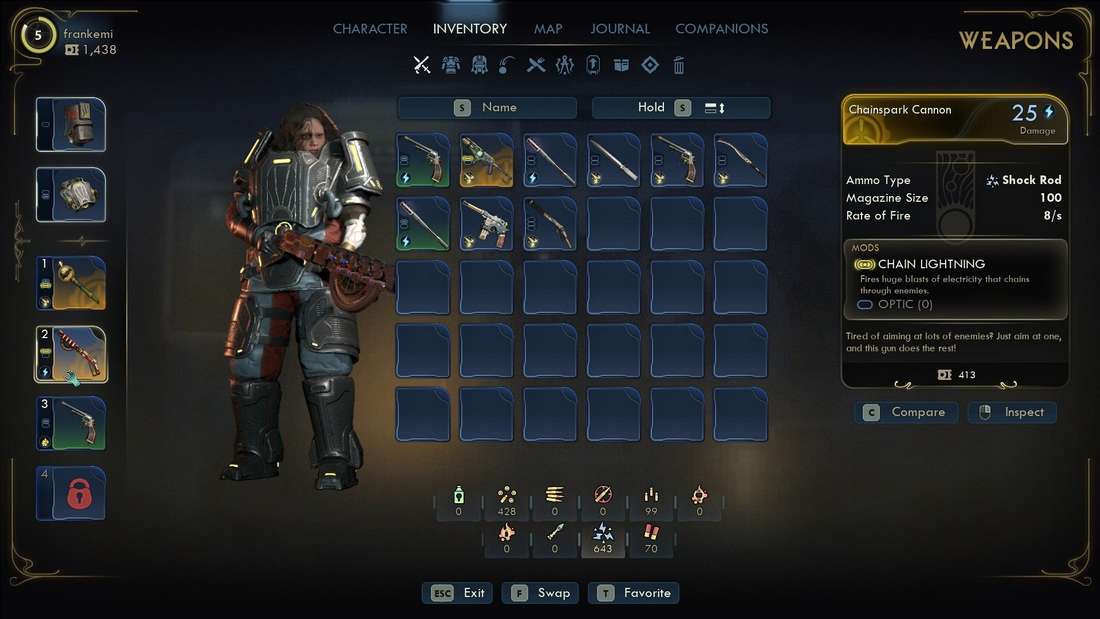Inspect the selected weapon
This screenshot has height=619, width=1100.
coord(1012,412)
